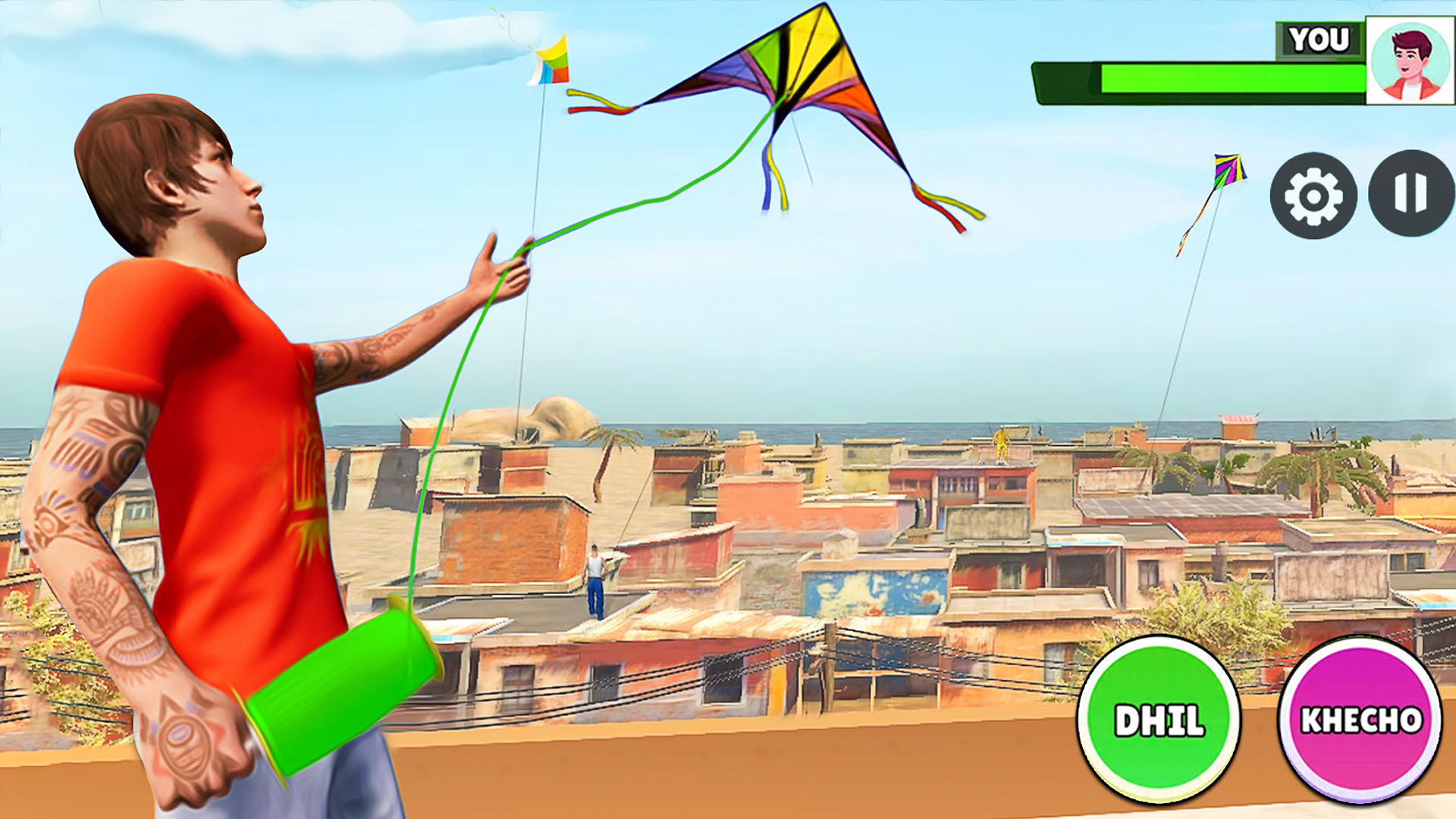The image size is (1456, 819).
Task: Select the distant rainbow kite on the right
Action: point(1230,171)
